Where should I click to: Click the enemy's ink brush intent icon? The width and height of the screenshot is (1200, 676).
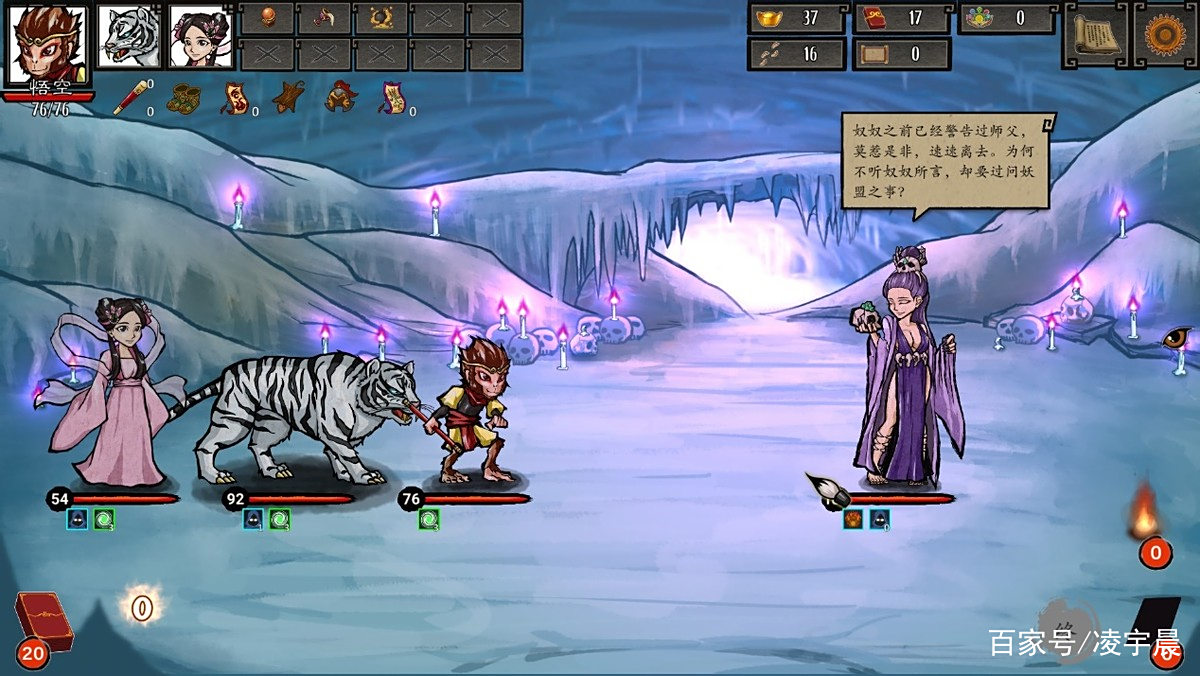[826, 490]
